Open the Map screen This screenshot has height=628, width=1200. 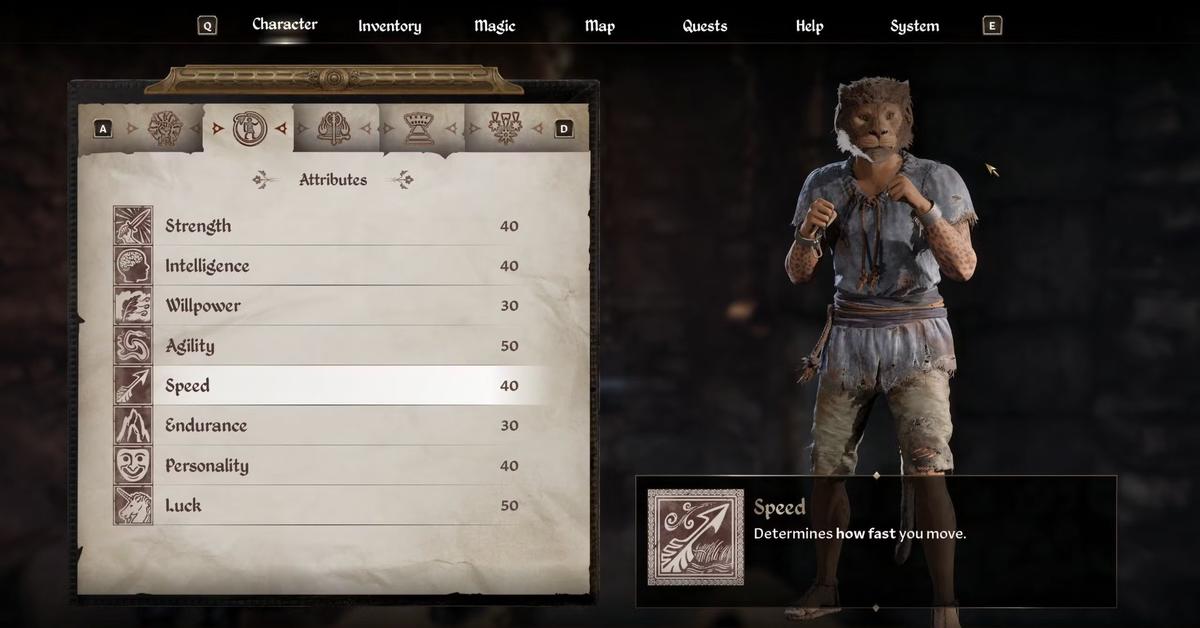pyautogui.click(x=599, y=26)
